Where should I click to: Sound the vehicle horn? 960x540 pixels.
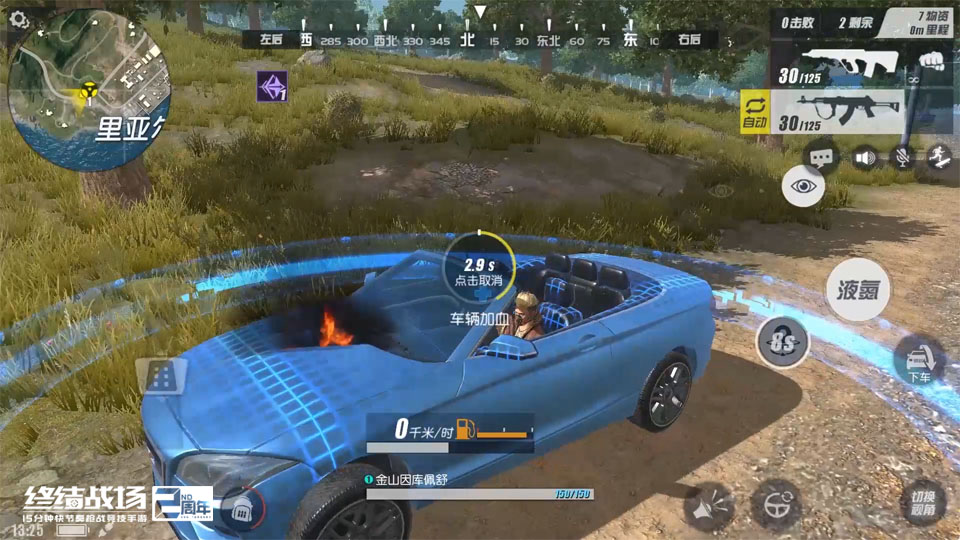coord(709,505)
